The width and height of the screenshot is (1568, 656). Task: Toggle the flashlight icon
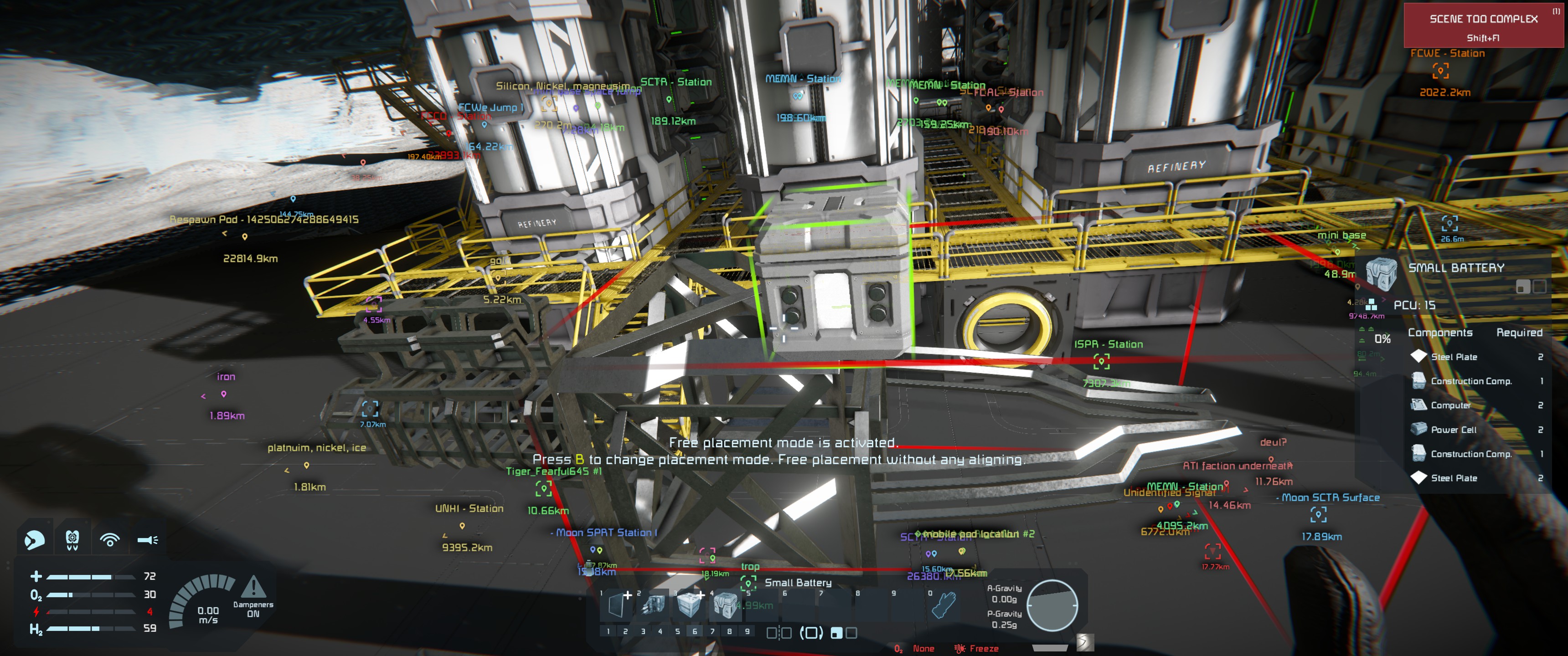click(x=147, y=539)
